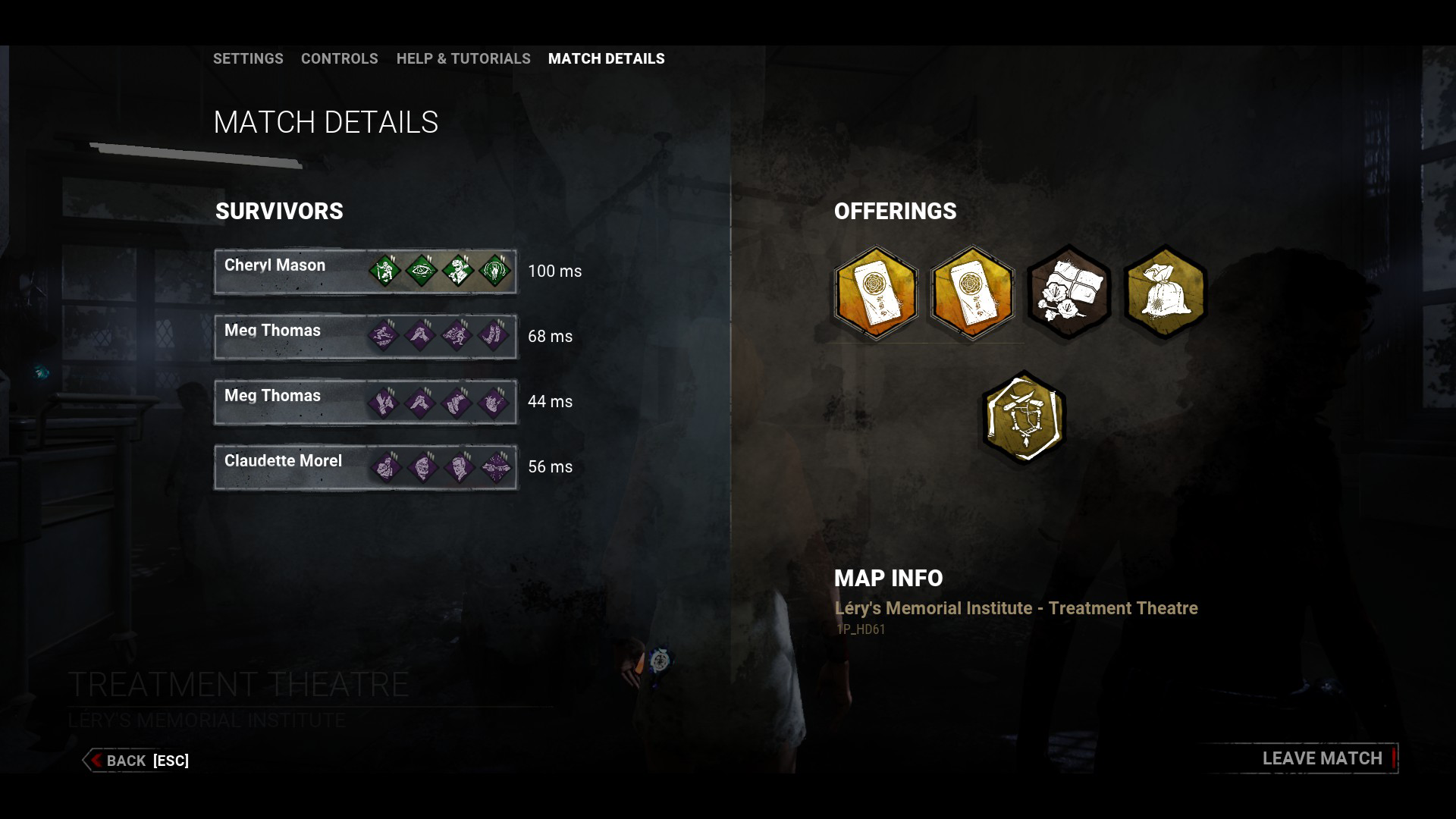Open the Controls tab
1456x819 pixels.
coord(340,58)
